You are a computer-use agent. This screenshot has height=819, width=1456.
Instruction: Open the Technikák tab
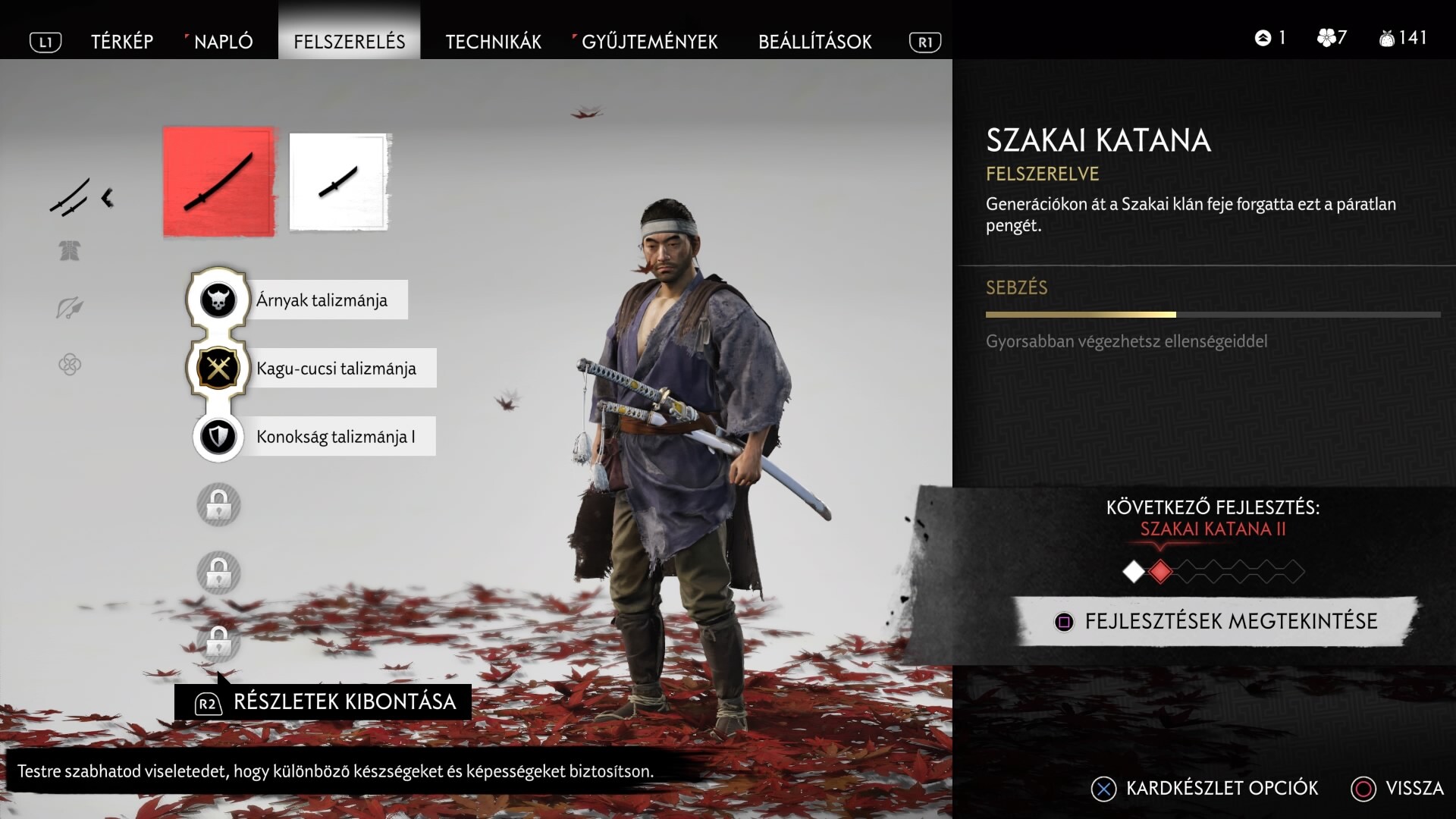[493, 42]
